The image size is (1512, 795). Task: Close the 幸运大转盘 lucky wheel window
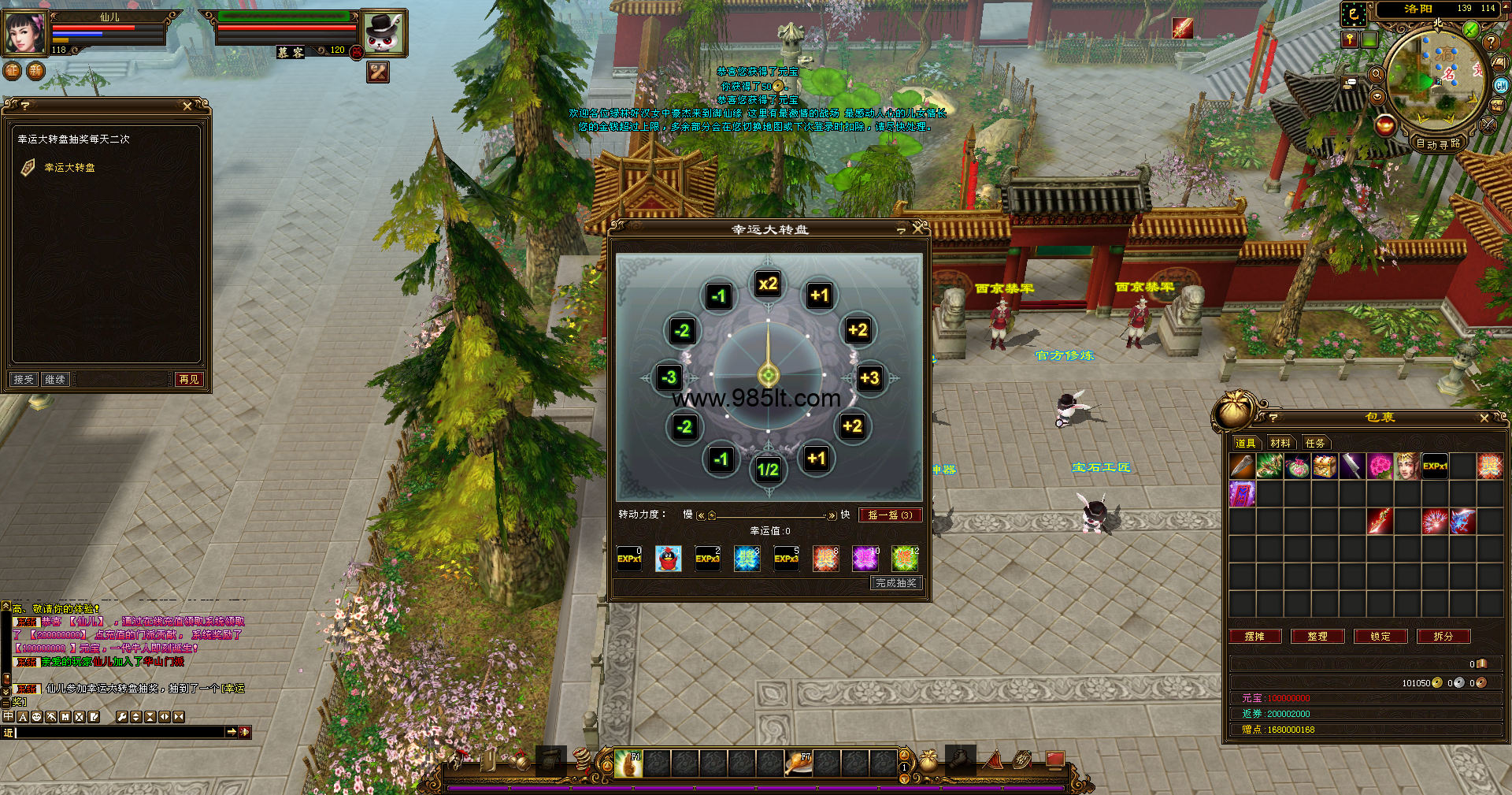click(917, 228)
